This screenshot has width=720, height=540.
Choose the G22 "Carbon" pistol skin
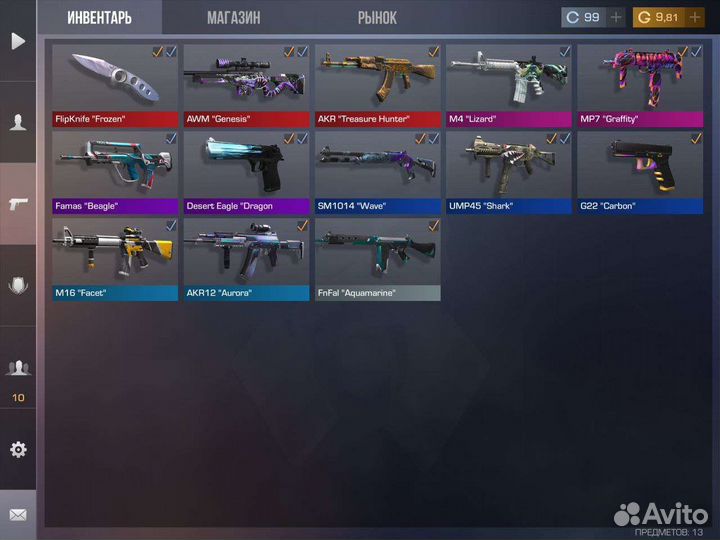pyautogui.click(x=640, y=172)
